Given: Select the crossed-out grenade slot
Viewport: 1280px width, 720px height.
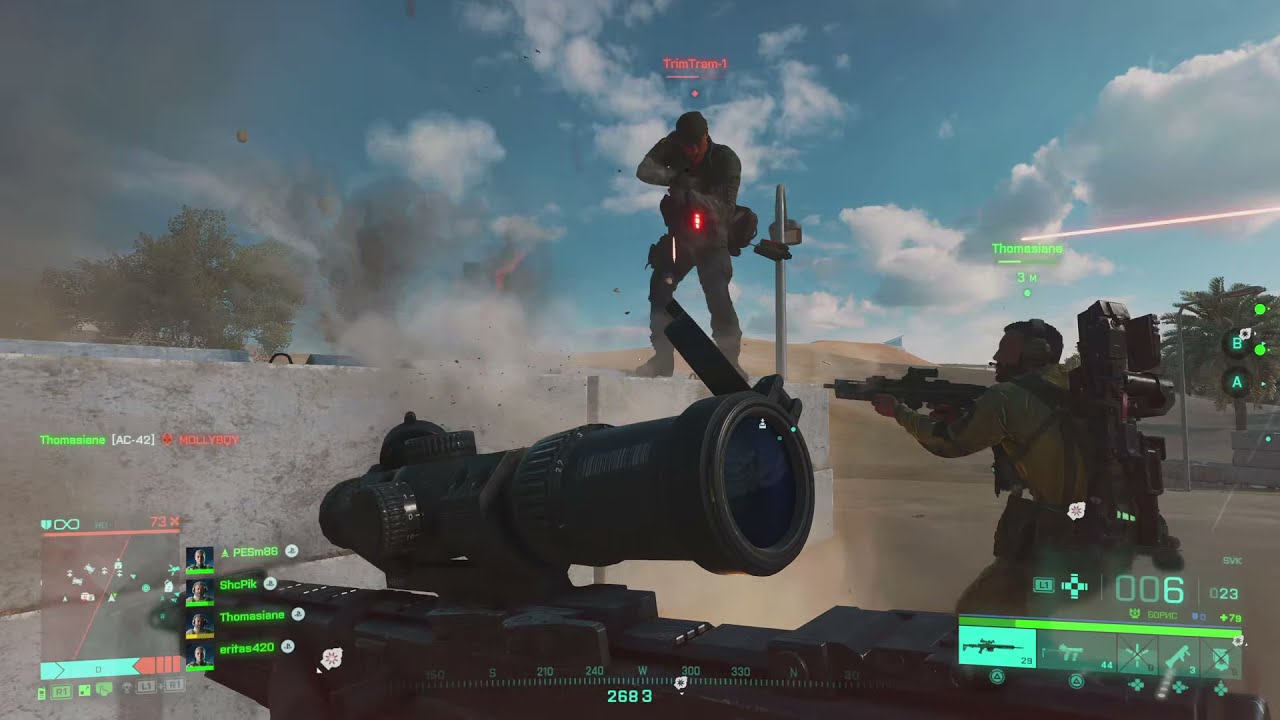Looking at the screenshot, I should tap(1136, 653).
